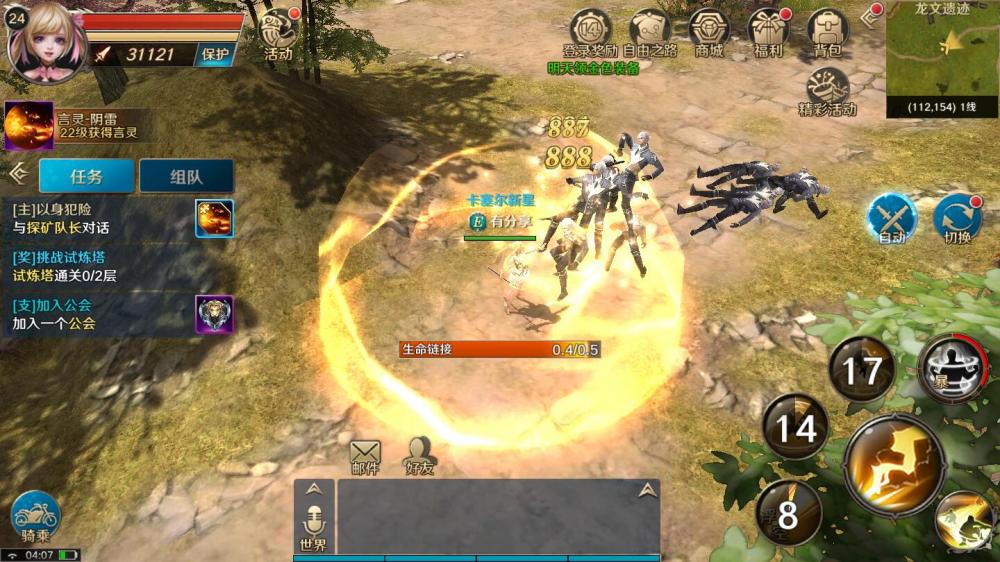Select the 加入公会 guild quest
This screenshot has width=1000, height=562.
pyautogui.click(x=100, y=314)
